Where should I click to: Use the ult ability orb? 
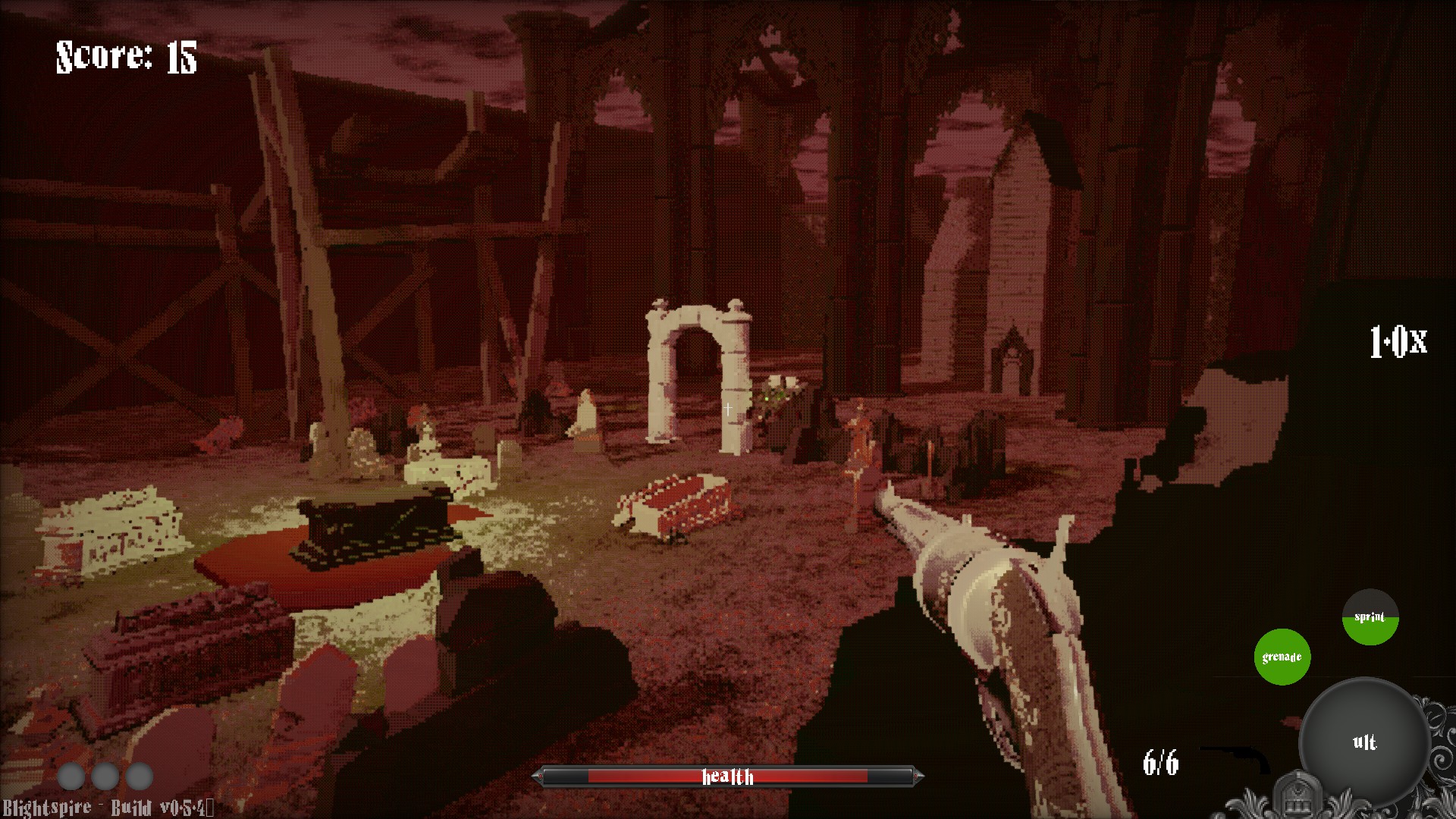[1364, 741]
